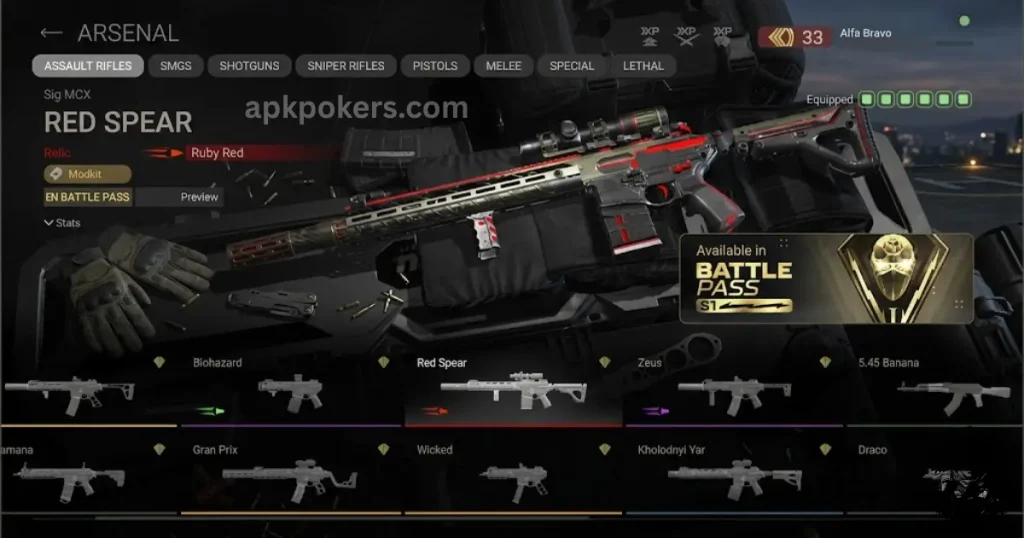Screen dimensions: 1024x538
Task: Open the Battle Pass S1 banner
Action: (x=825, y=278)
